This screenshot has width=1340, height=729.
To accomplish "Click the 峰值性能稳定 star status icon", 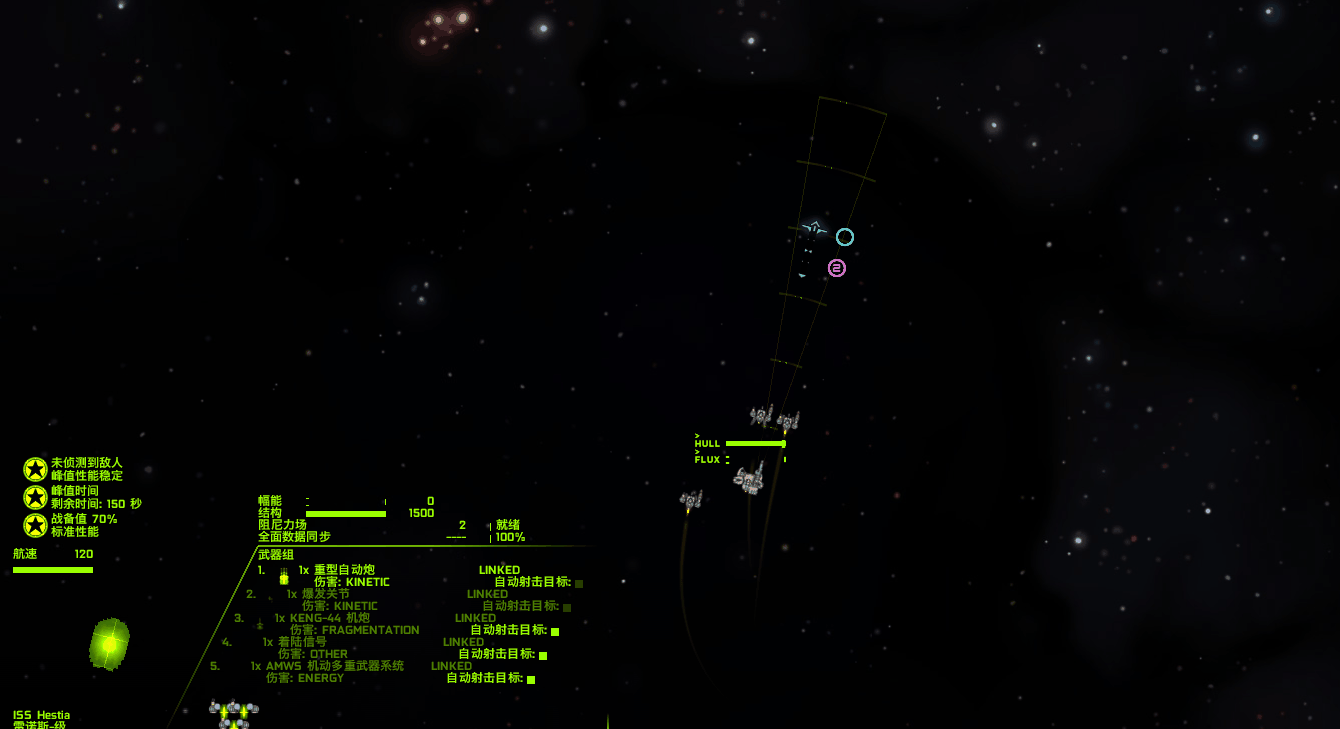I will point(33,469).
